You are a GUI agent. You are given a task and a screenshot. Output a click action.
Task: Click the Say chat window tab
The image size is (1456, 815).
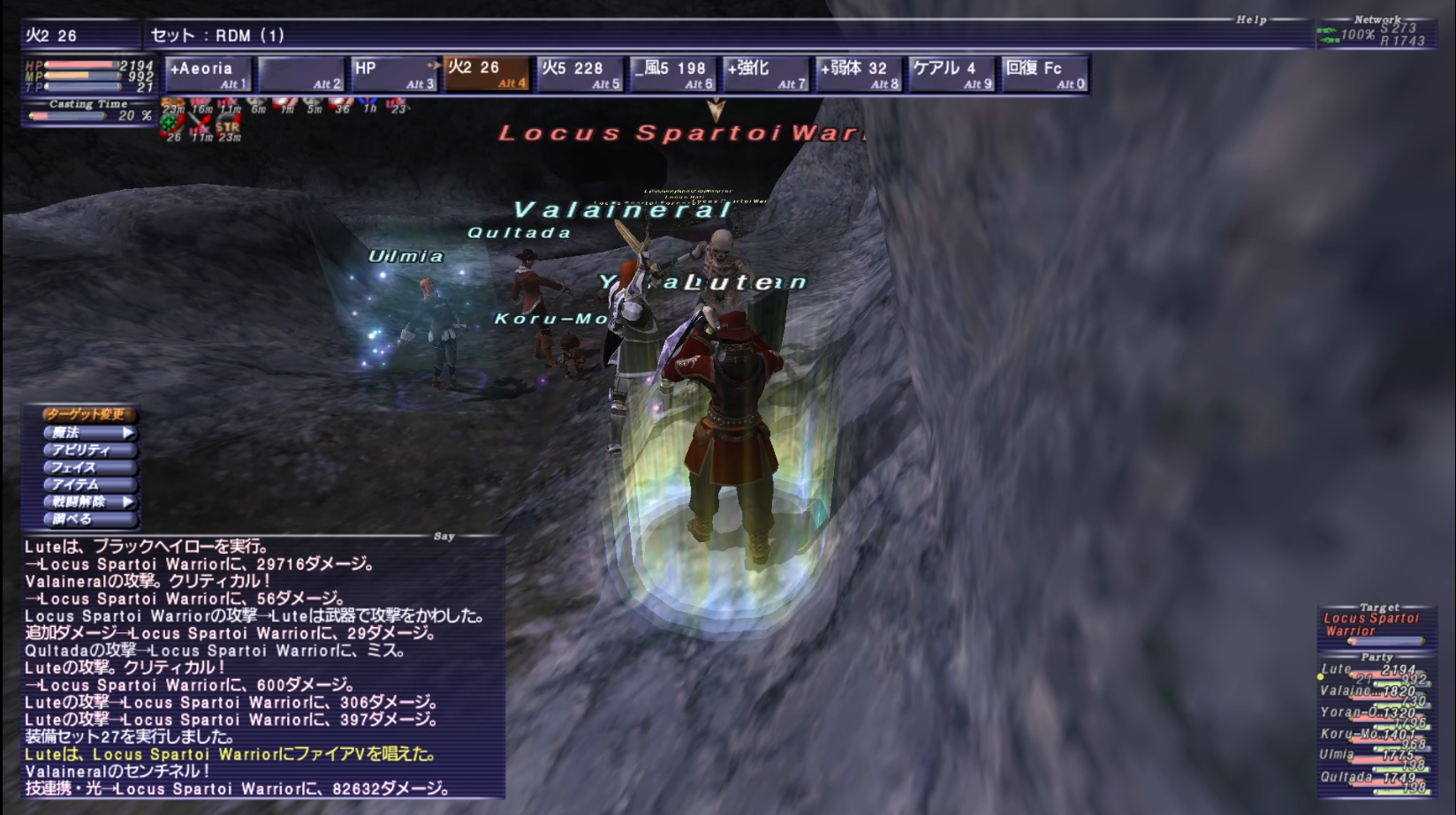pos(443,537)
